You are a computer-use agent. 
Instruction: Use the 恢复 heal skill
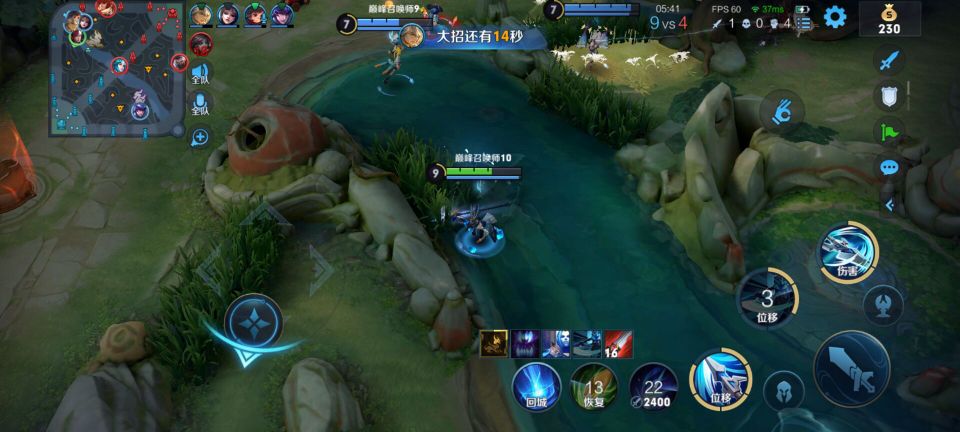click(594, 386)
